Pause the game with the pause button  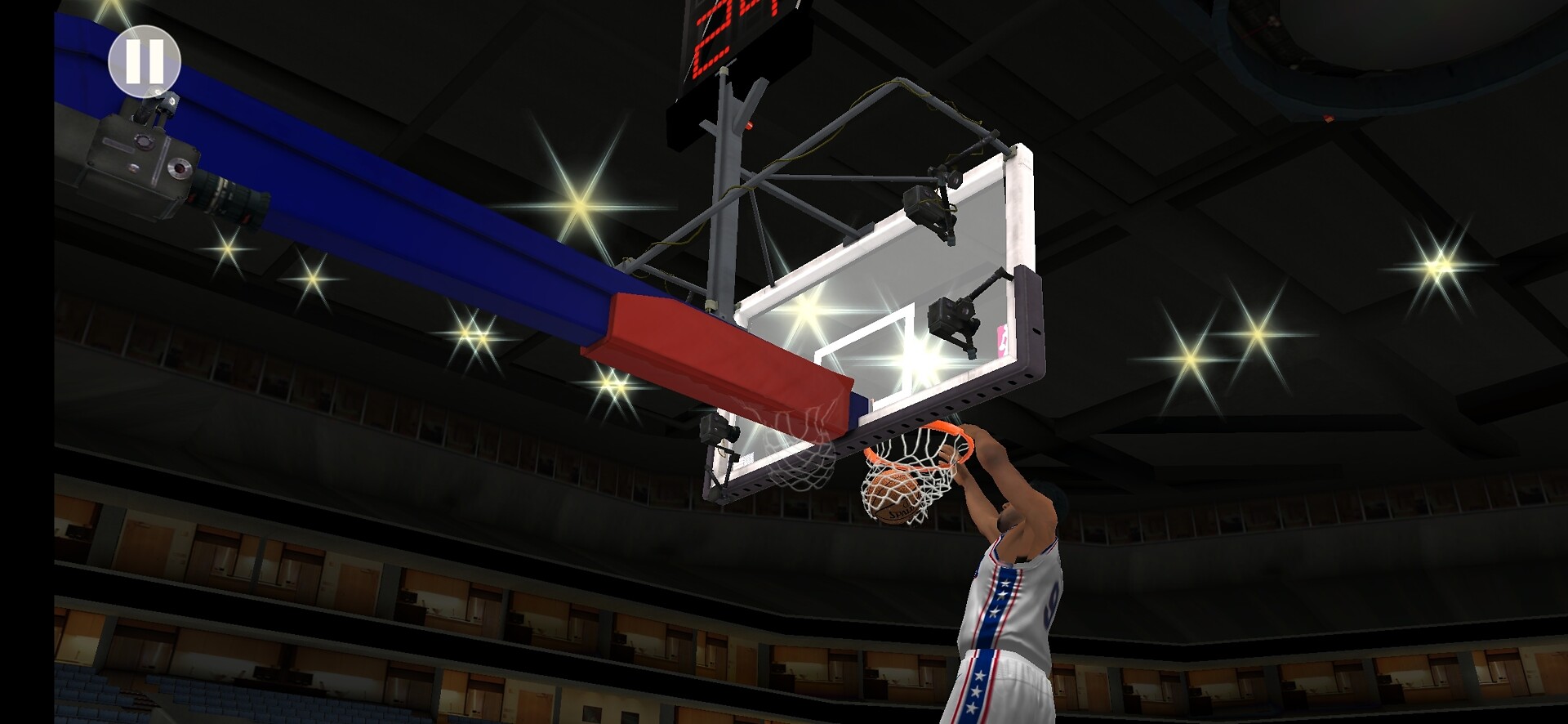coord(145,61)
